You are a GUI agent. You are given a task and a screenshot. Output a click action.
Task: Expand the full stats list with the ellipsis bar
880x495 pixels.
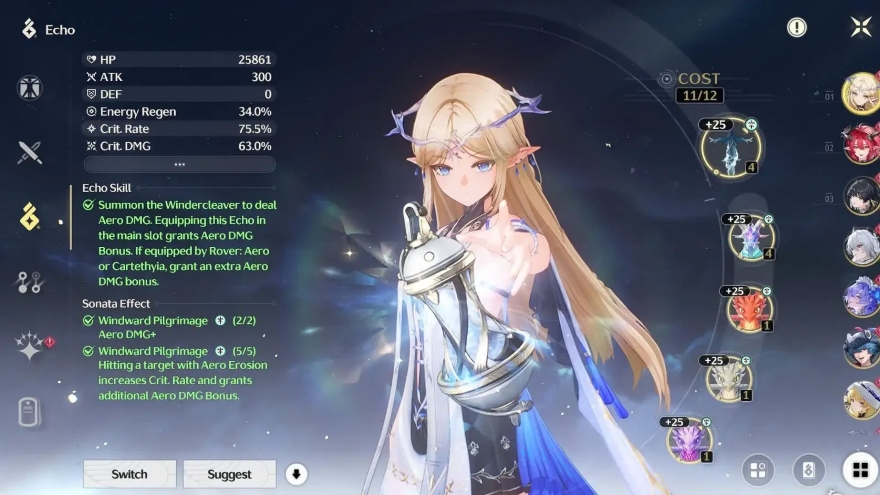(x=179, y=164)
